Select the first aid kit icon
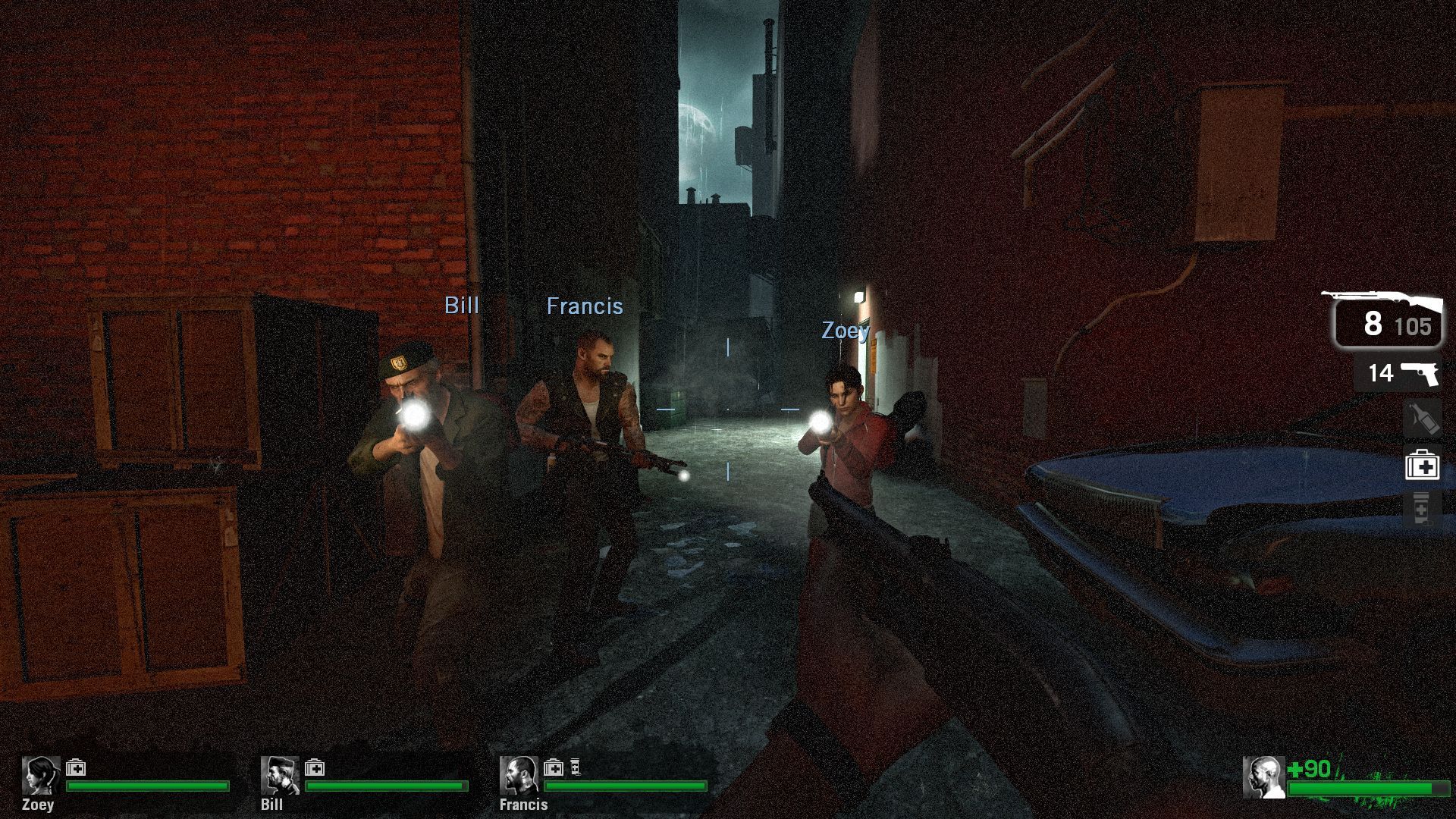This screenshot has width=1456, height=819. [1423, 468]
